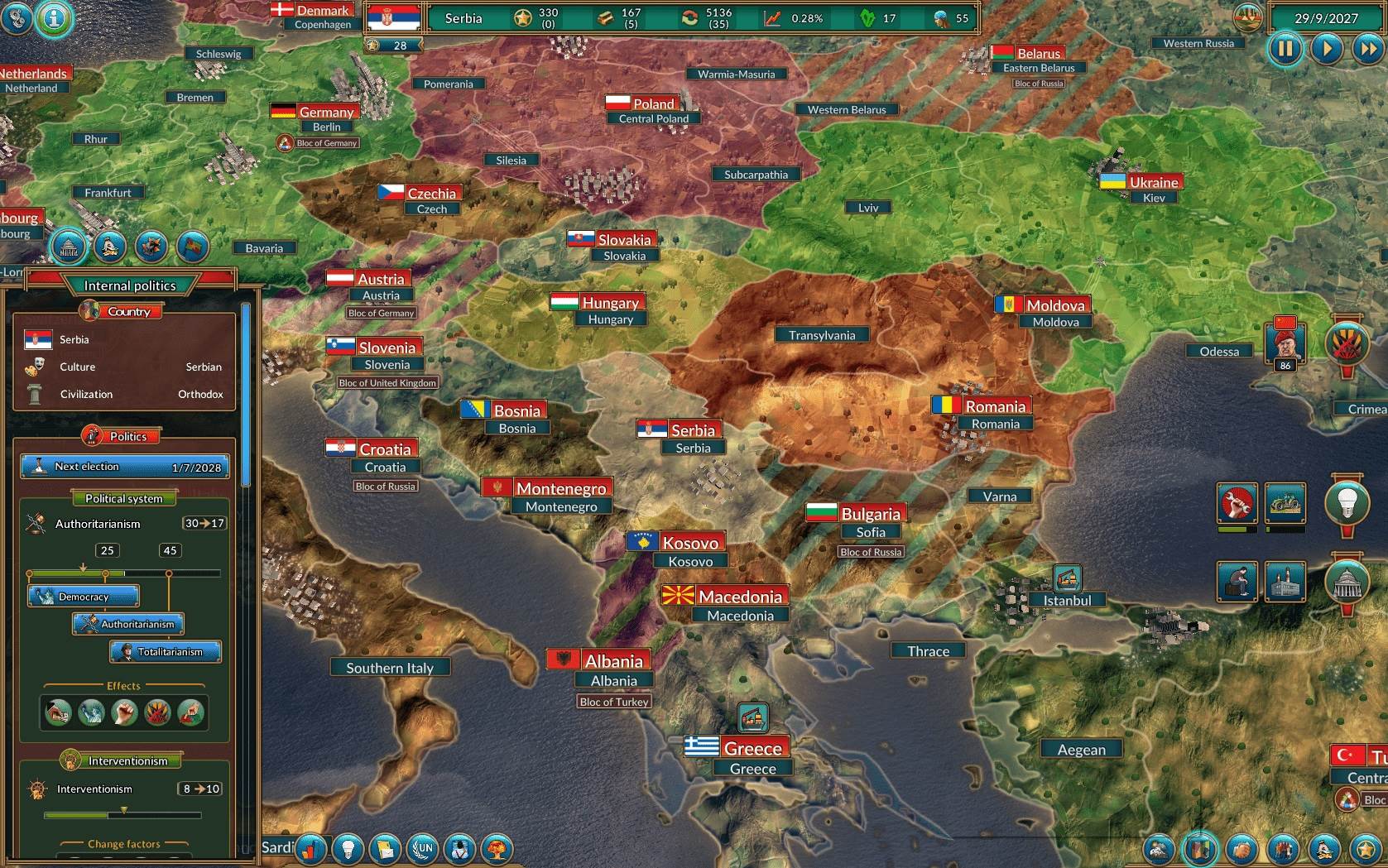Open the info button at top left
Screen dimensions: 1388x868
pos(54,17)
